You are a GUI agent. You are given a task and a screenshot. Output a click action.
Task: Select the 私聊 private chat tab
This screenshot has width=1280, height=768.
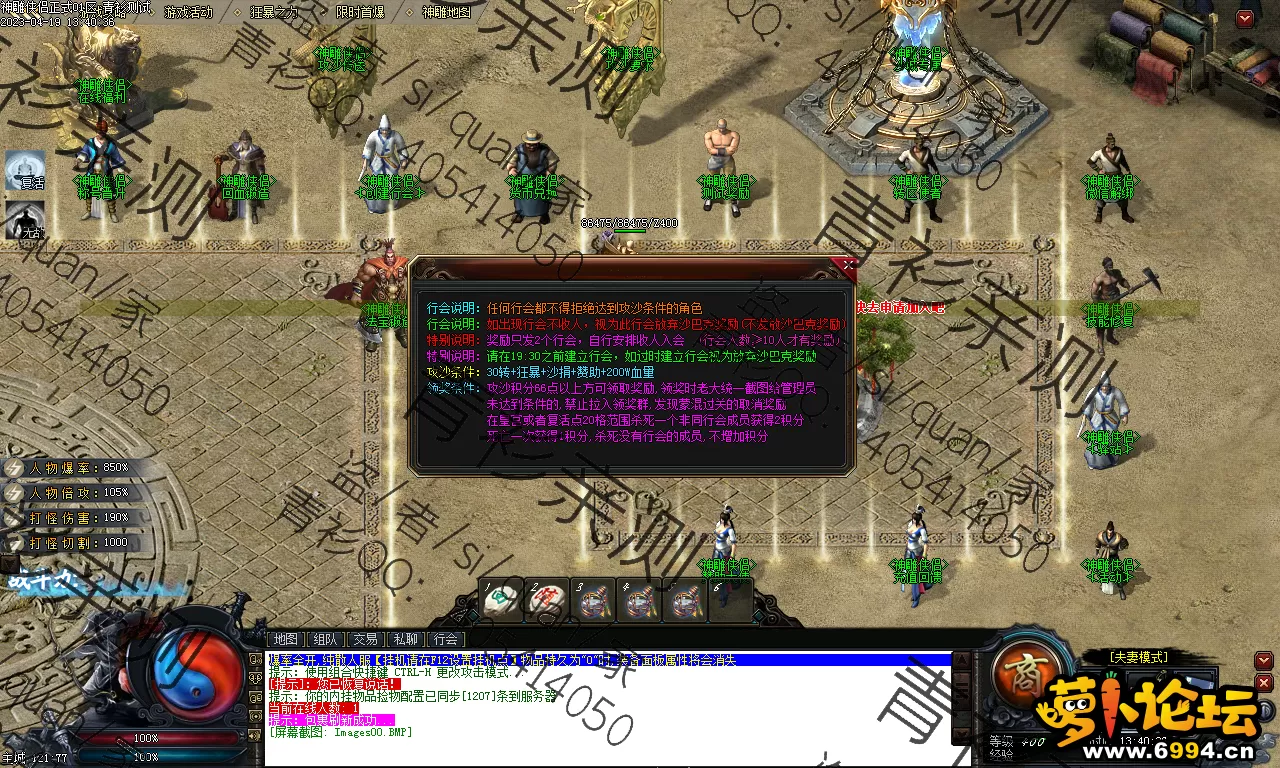405,639
